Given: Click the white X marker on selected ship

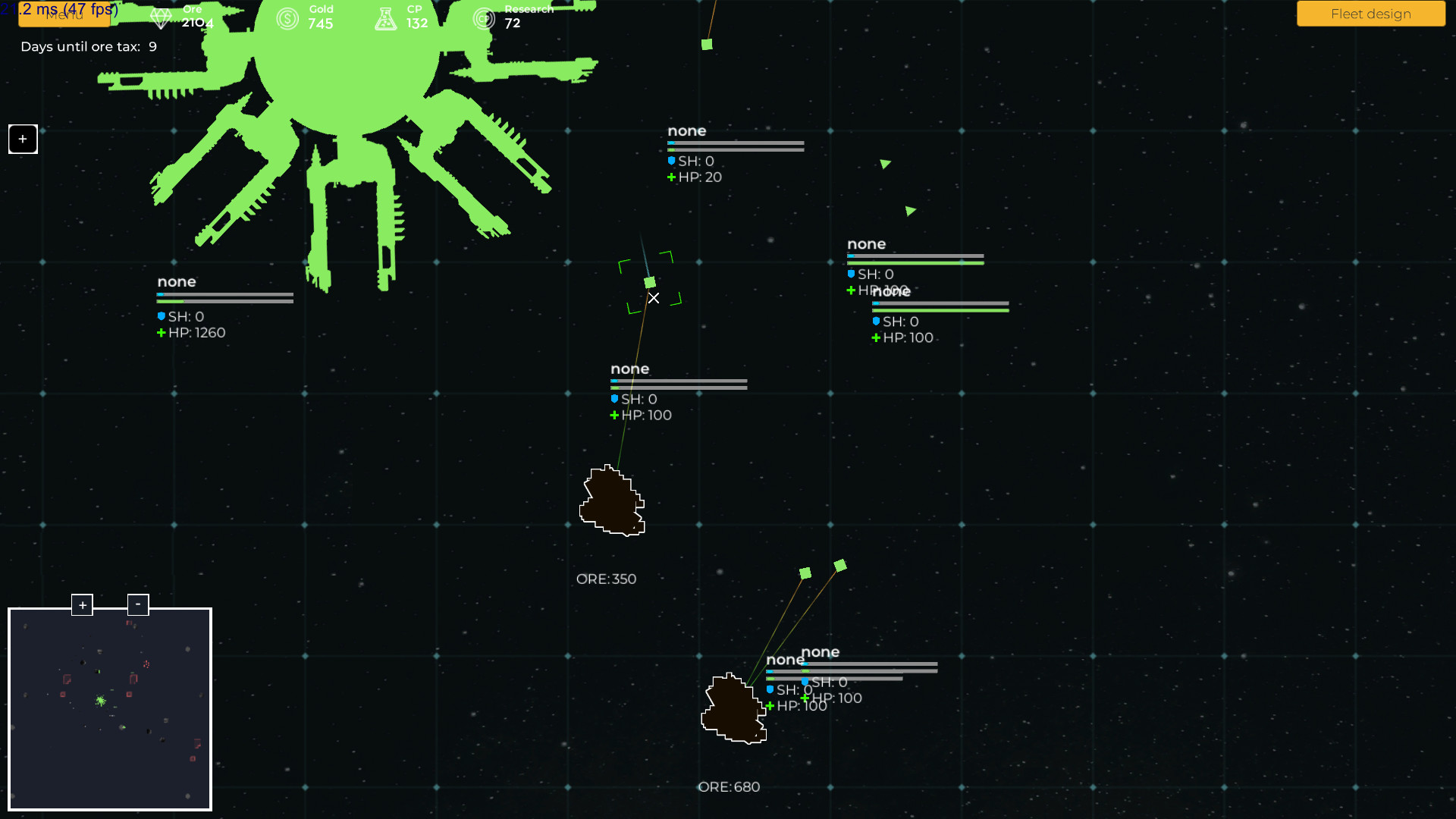Looking at the screenshot, I should (x=654, y=299).
